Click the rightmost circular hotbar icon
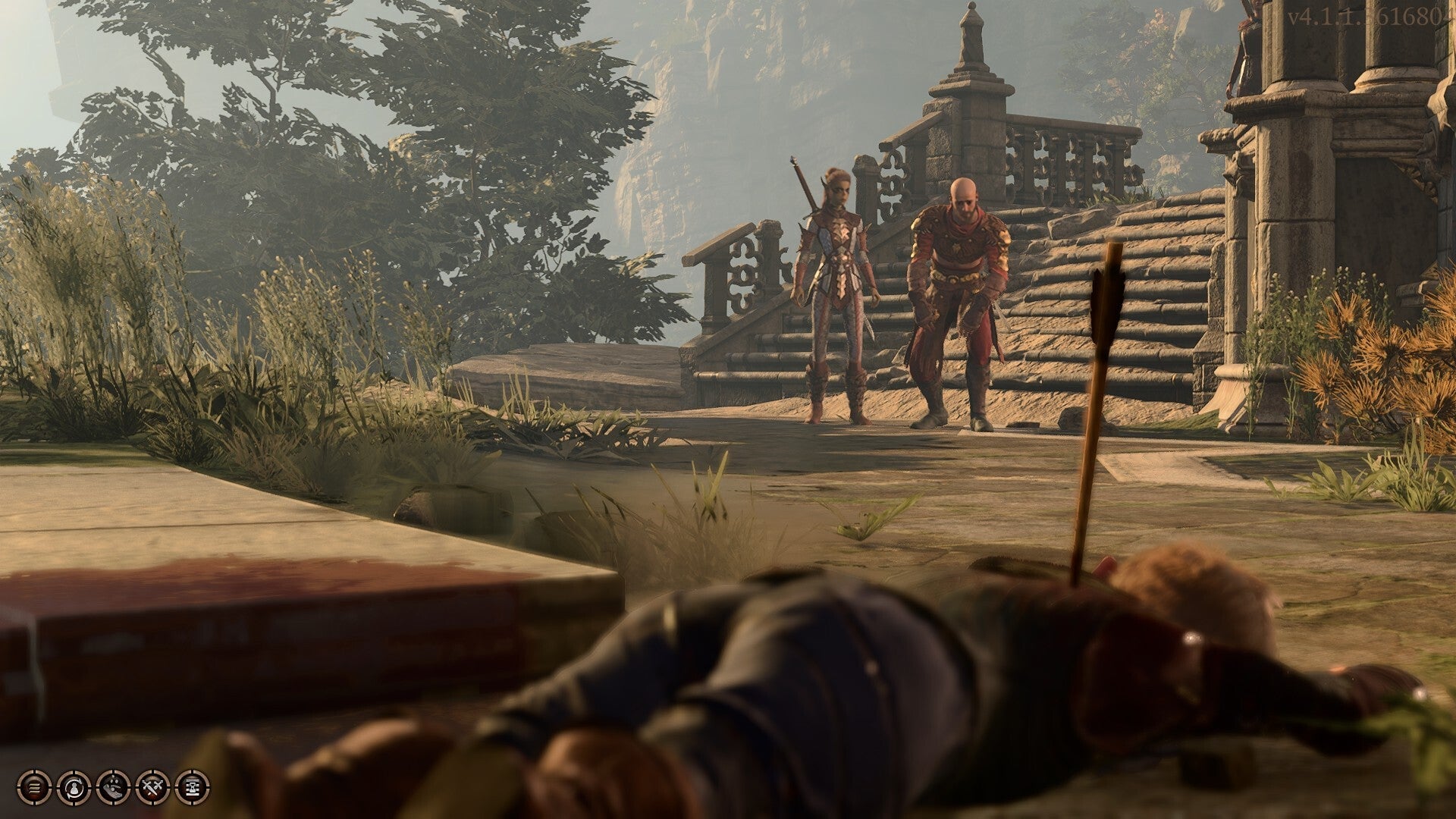This screenshot has width=1456, height=819. [x=193, y=788]
